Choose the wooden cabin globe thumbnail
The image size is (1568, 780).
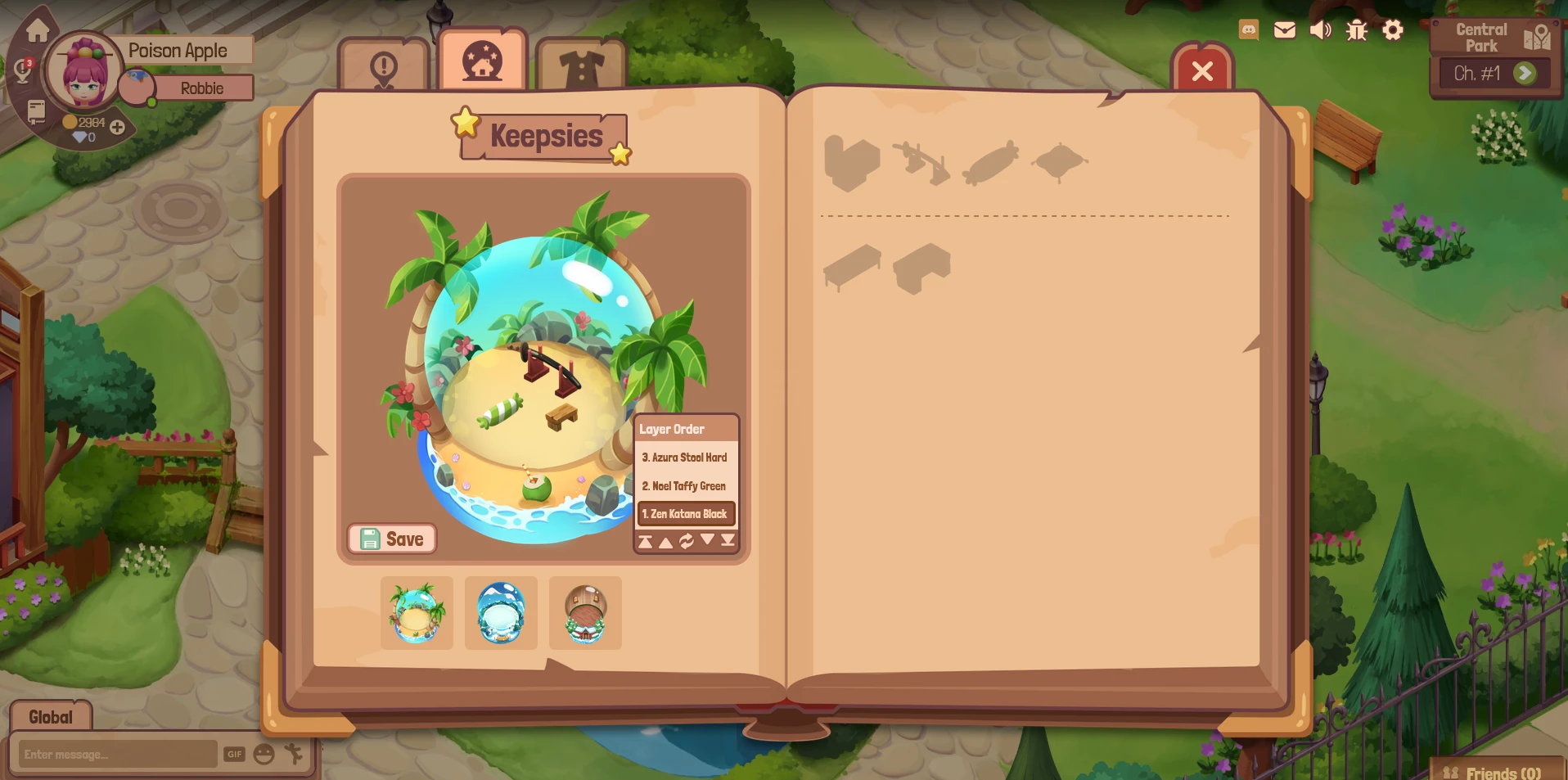tap(585, 613)
